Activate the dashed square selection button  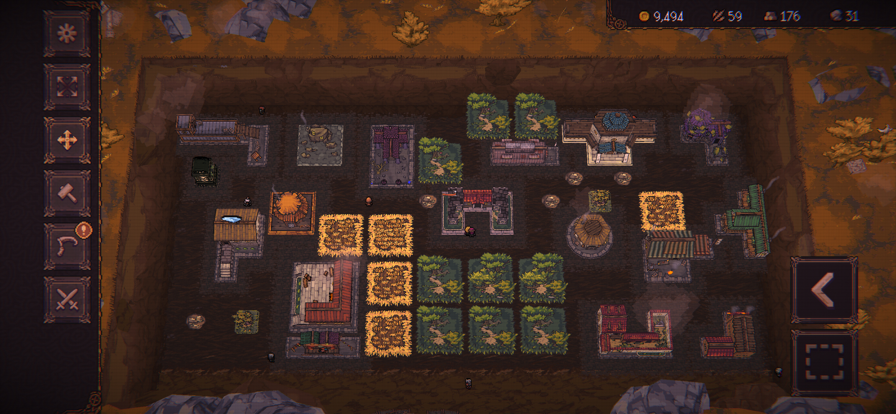click(x=824, y=362)
